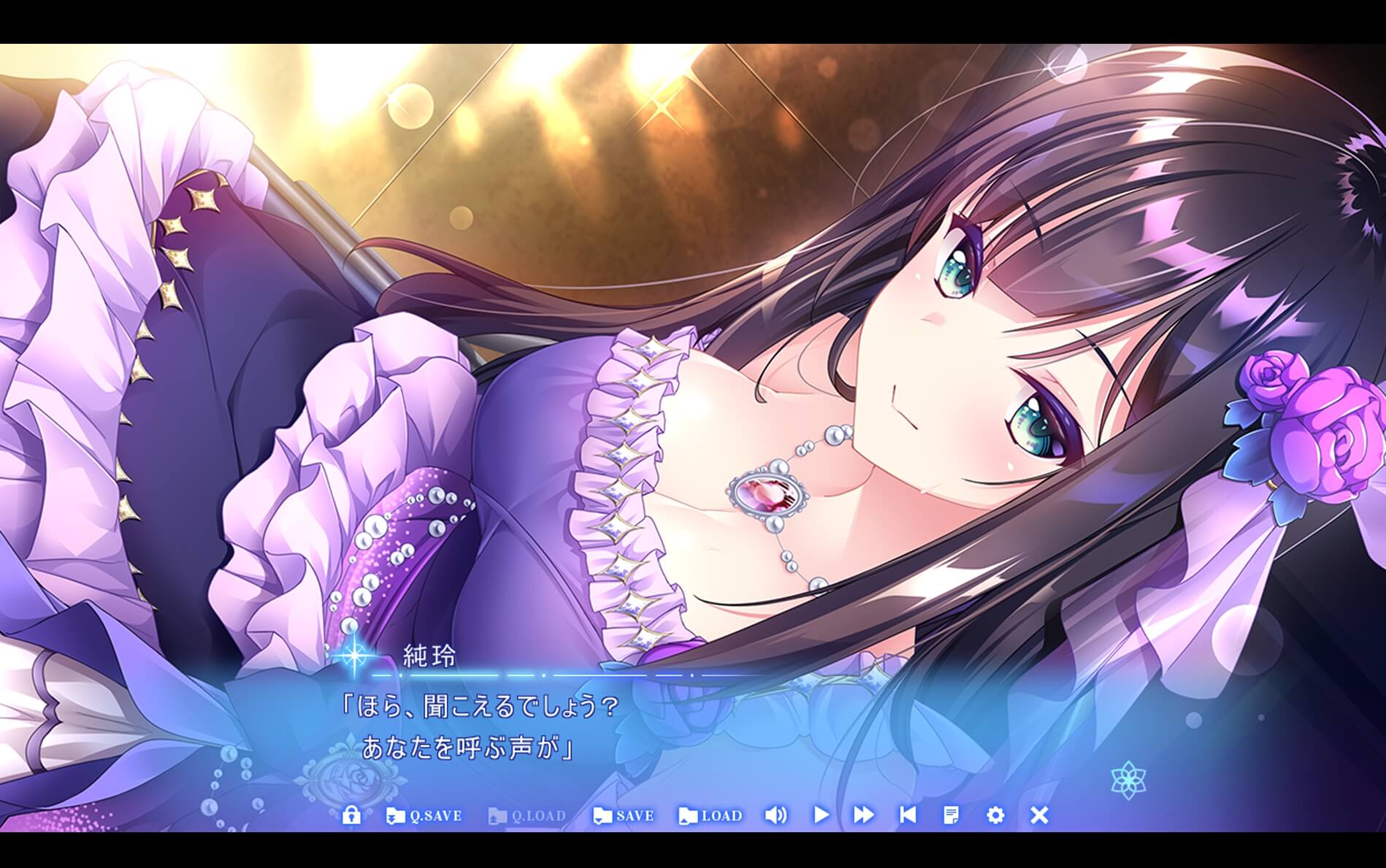Click the grayed-out Q.LOAD option

click(529, 817)
